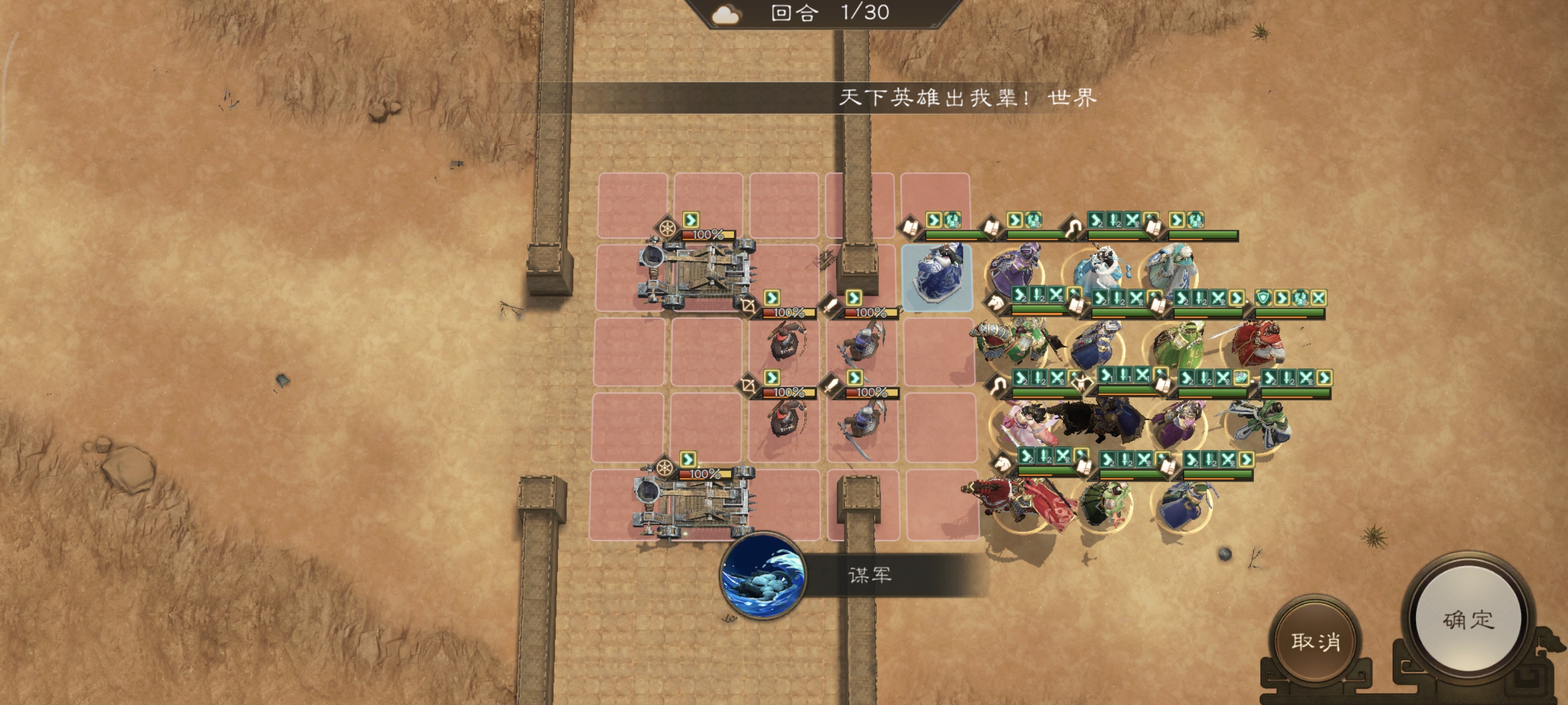Viewport: 1568px width, 705px height.
Task: Choose the blue highlighted tile with robed general
Action: click(x=936, y=277)
